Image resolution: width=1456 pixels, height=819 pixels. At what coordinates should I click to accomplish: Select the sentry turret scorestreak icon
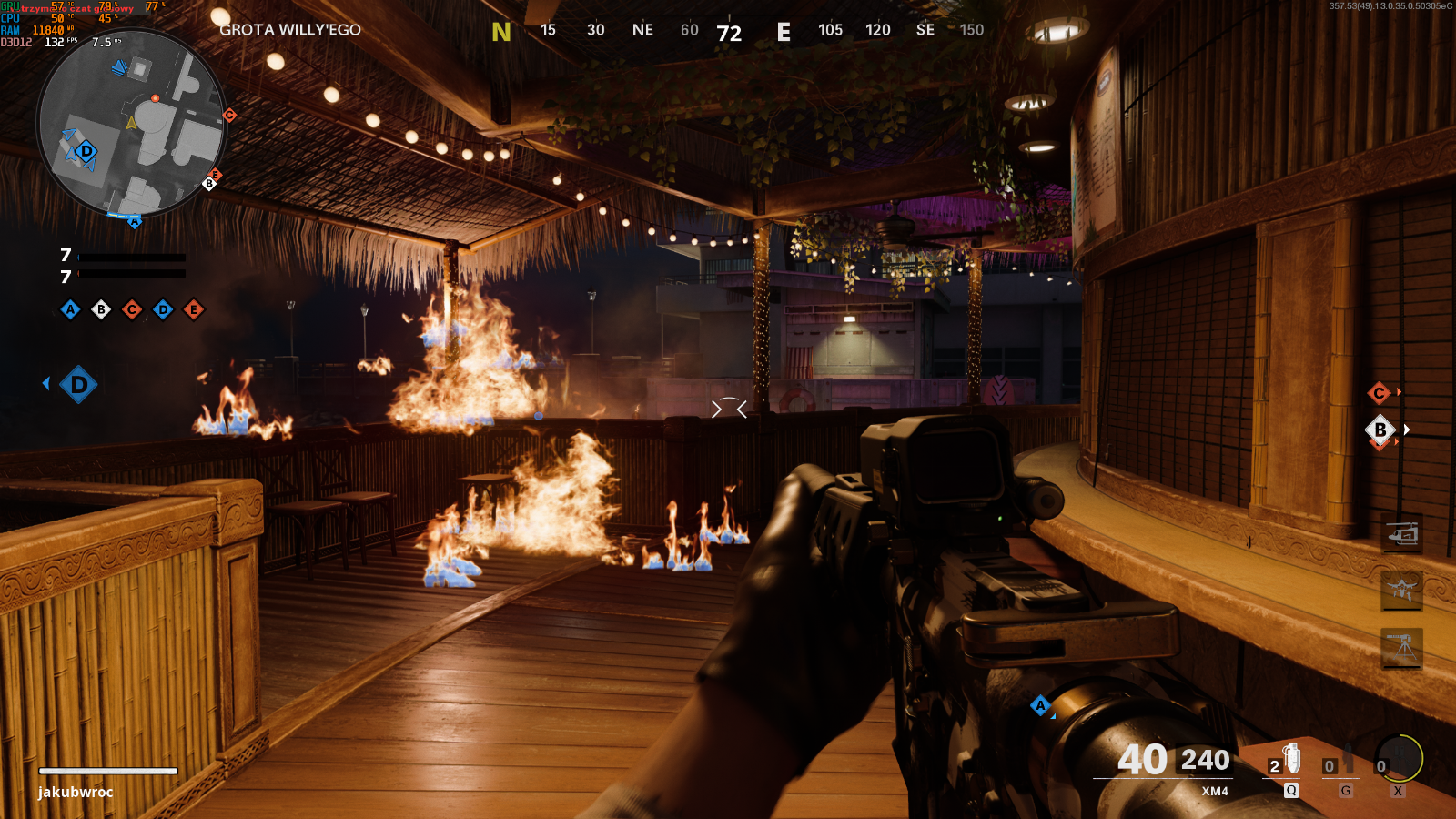pyautogui.click(x=1402, y=647)
